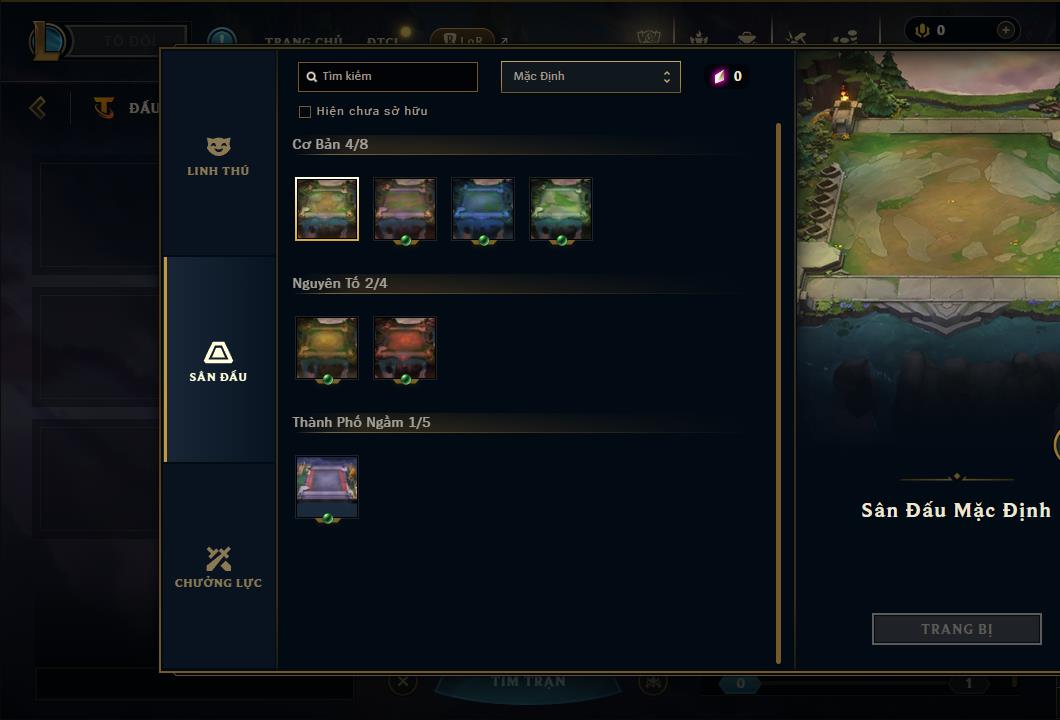Screen dimensions: 1060x720
Task: Open the Mặc Định sort dropdown
Action: 590,77
